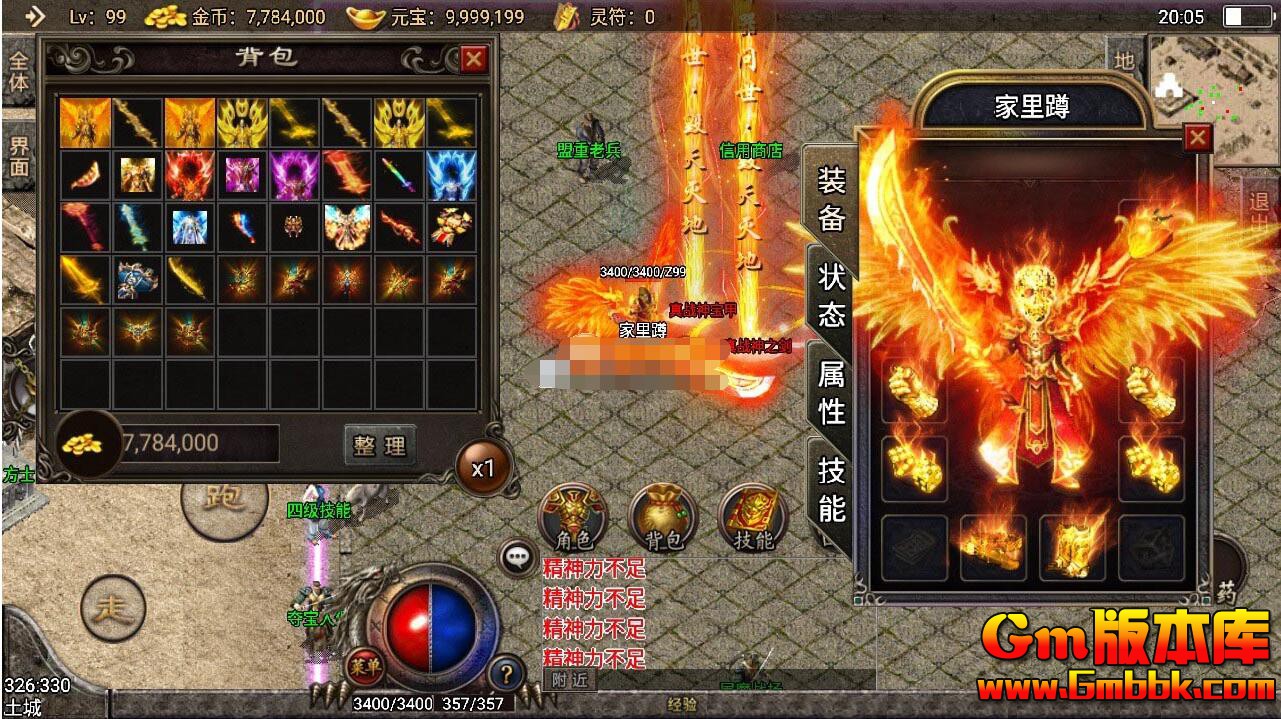Switch to the 状态 status tab
The image size is (1281, 719).
(x=832, y=297)
